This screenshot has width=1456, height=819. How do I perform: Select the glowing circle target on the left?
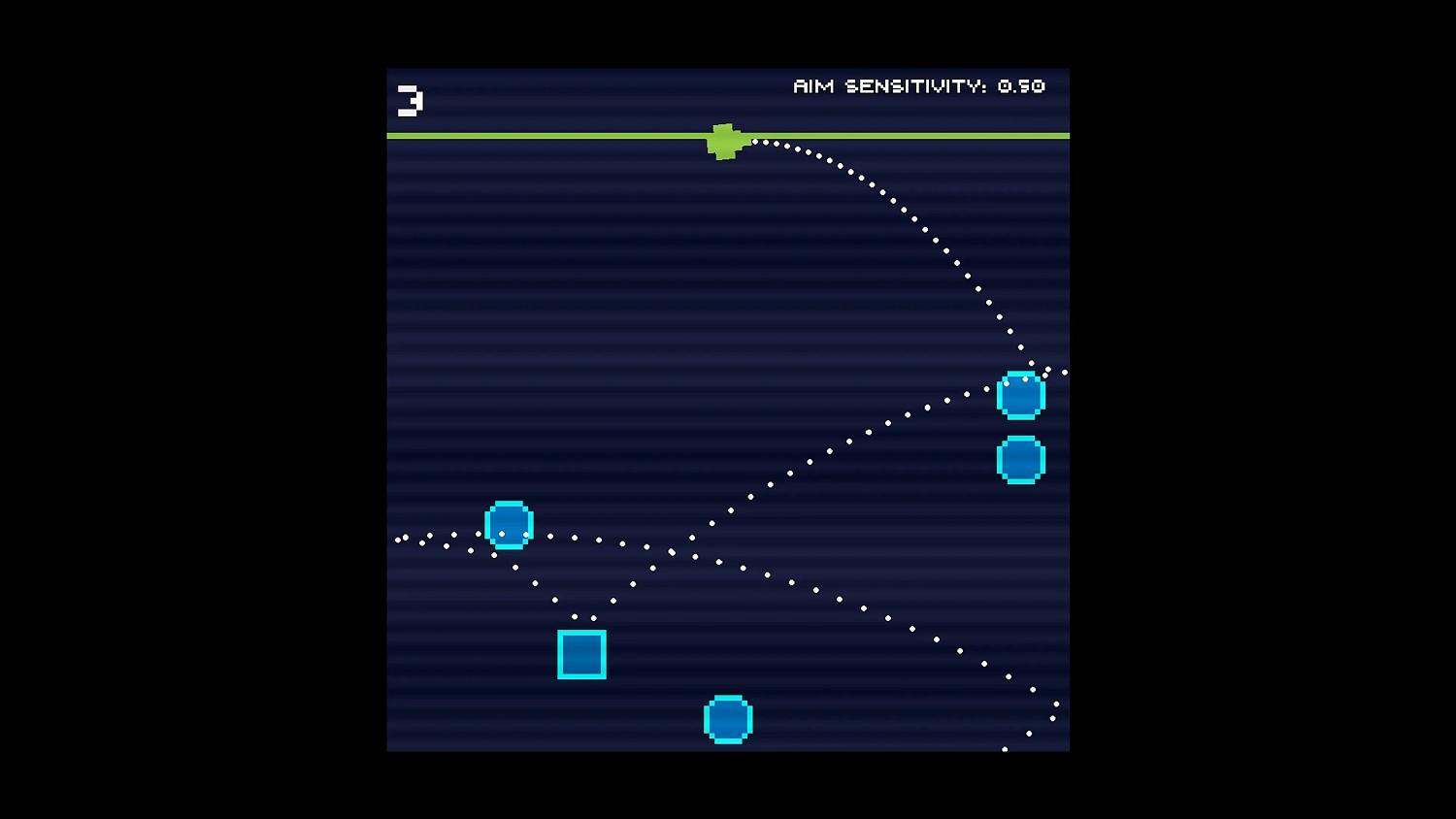(x=510, y=525)
